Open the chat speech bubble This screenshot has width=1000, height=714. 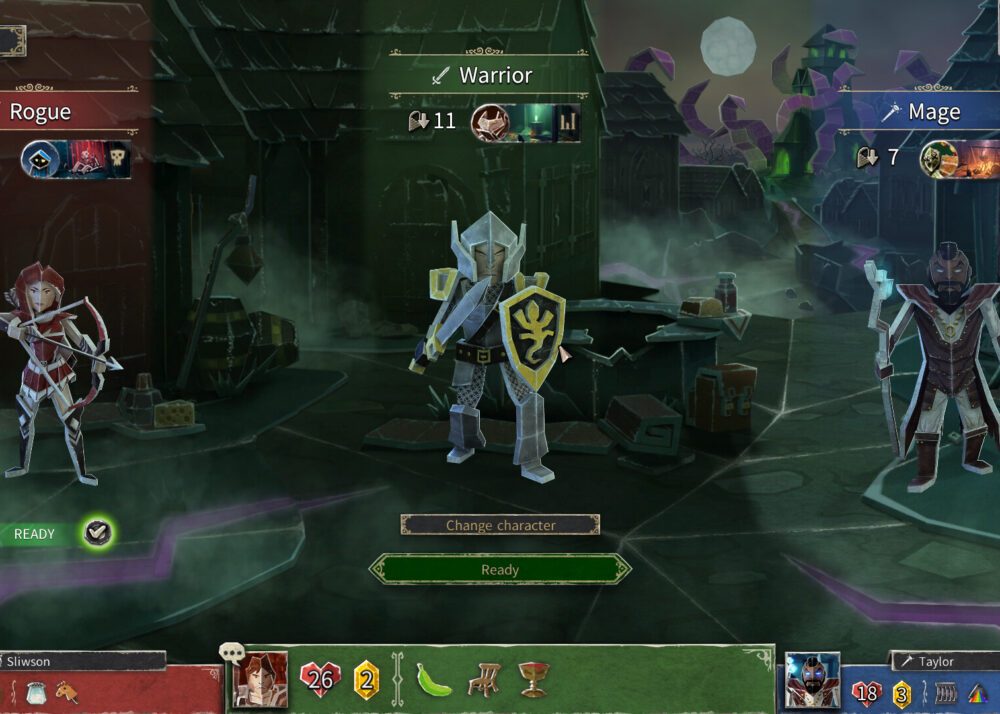232,654
